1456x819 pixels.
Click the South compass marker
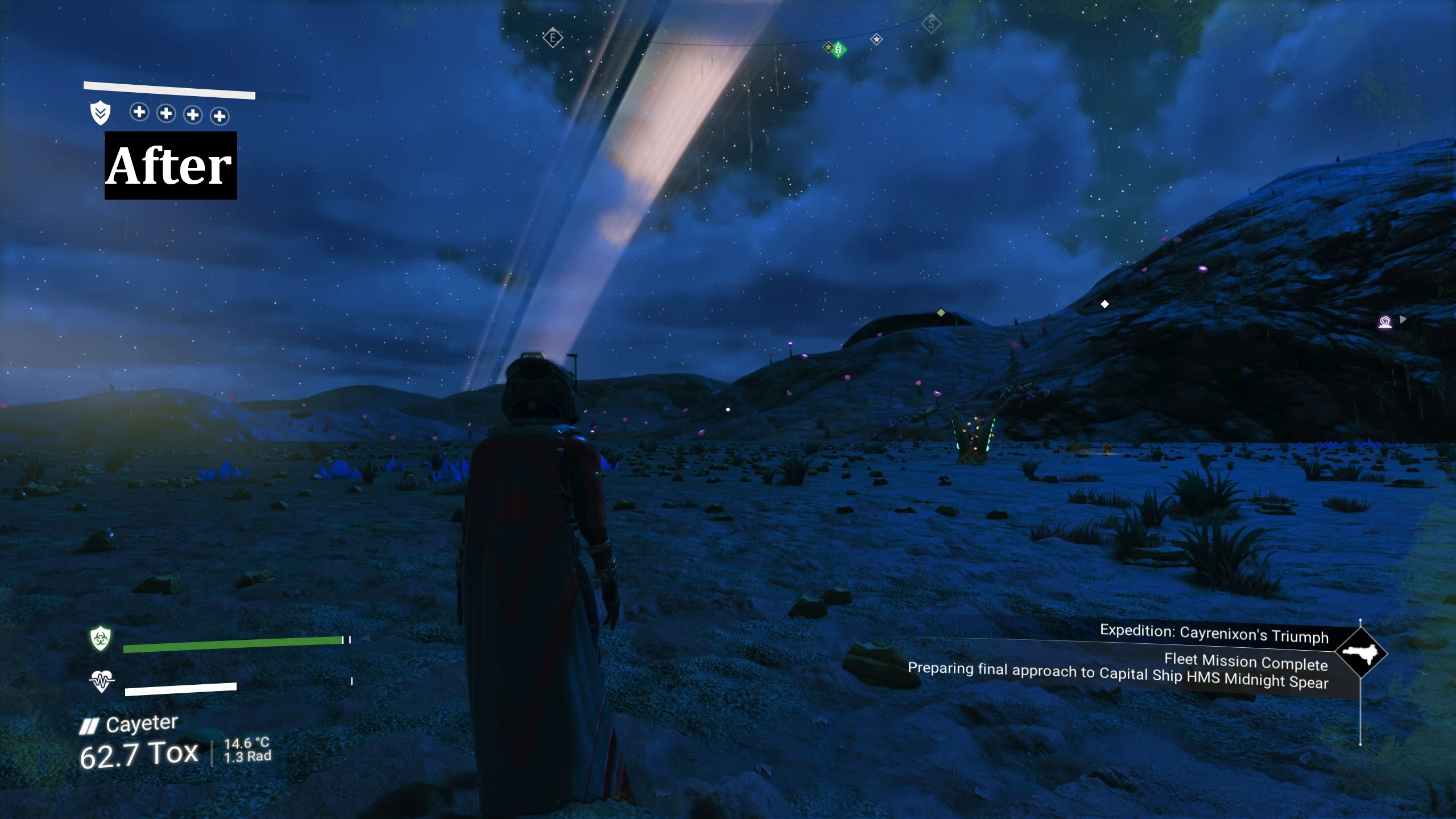(931, 24)
